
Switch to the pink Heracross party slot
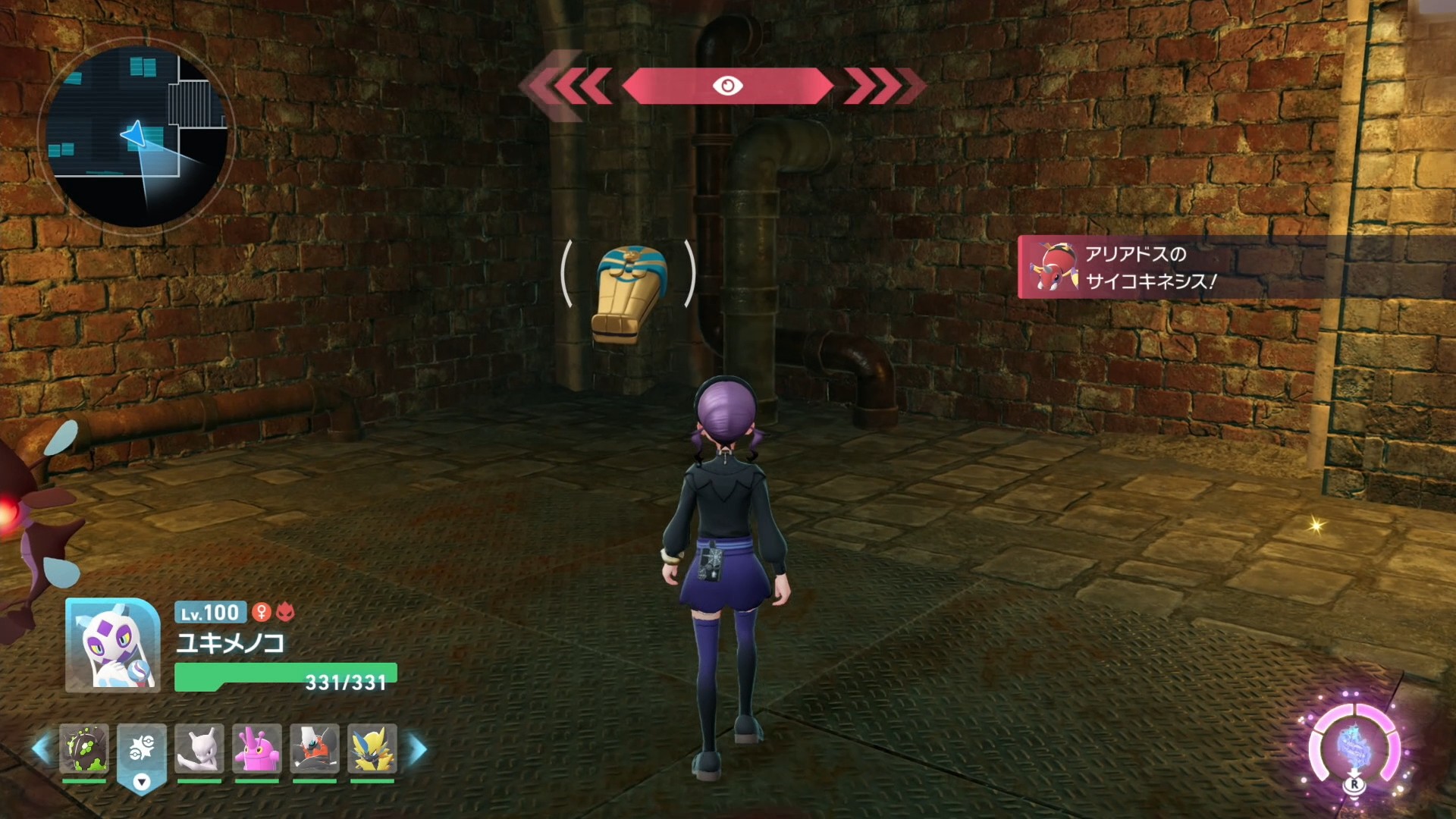pyautogui.click(x=257, y=748)
